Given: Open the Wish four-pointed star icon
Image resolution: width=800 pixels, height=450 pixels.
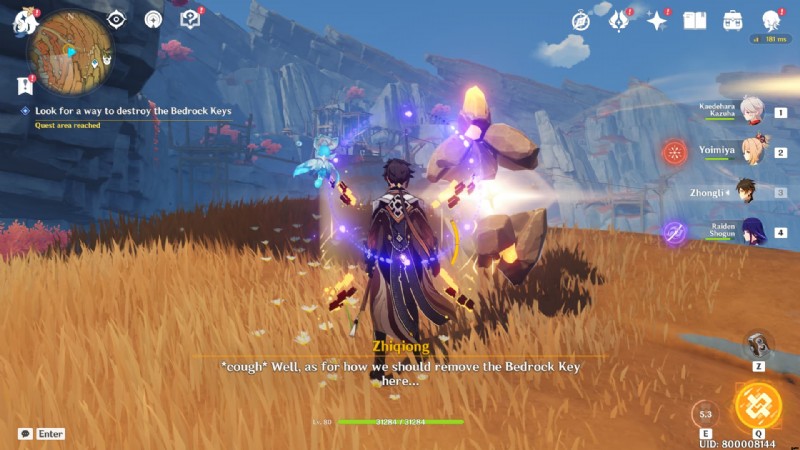Looking at the screenshot, I should (x=657, y=21).
